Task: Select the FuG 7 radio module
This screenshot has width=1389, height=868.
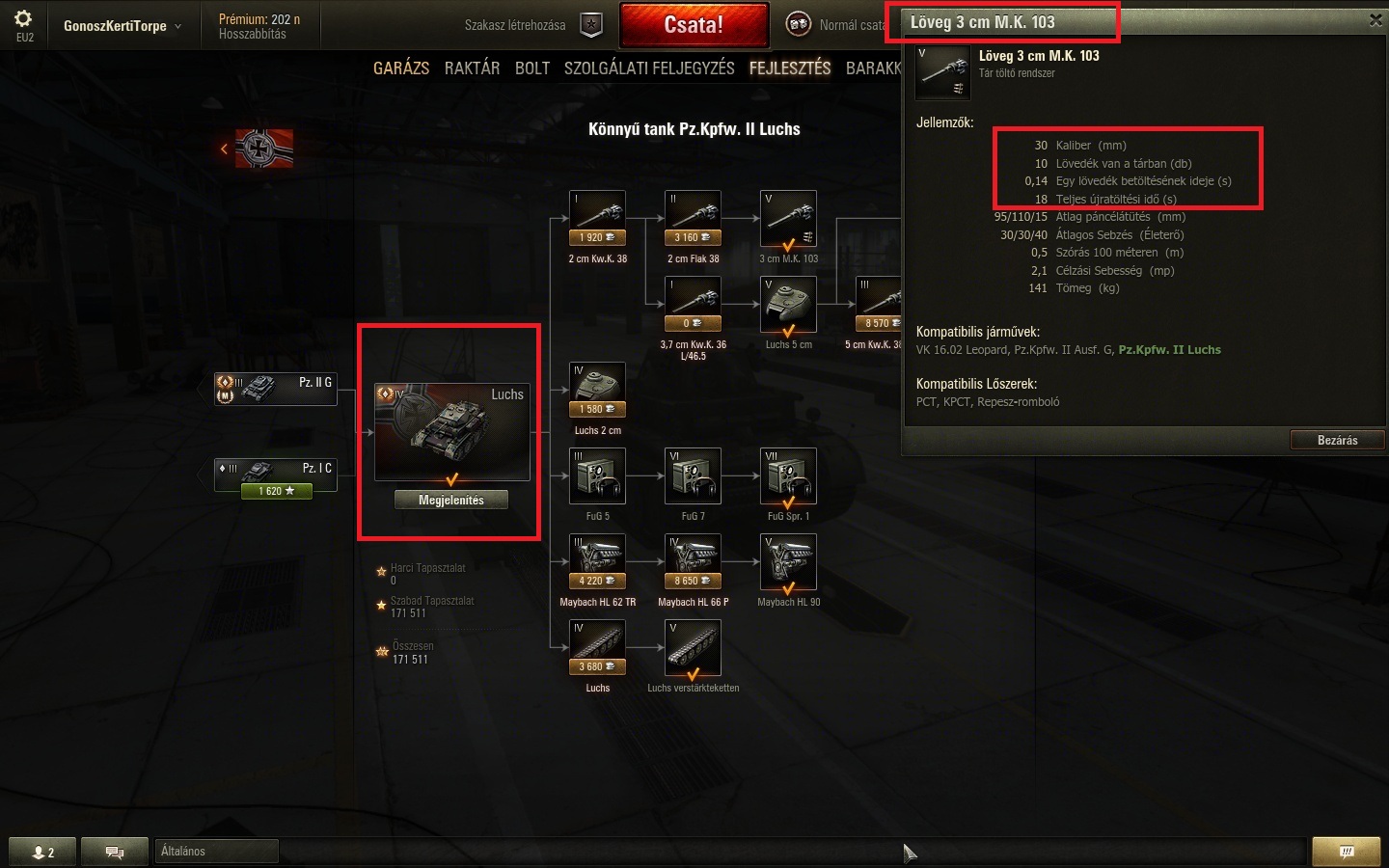Action: (x=693, y=476)
